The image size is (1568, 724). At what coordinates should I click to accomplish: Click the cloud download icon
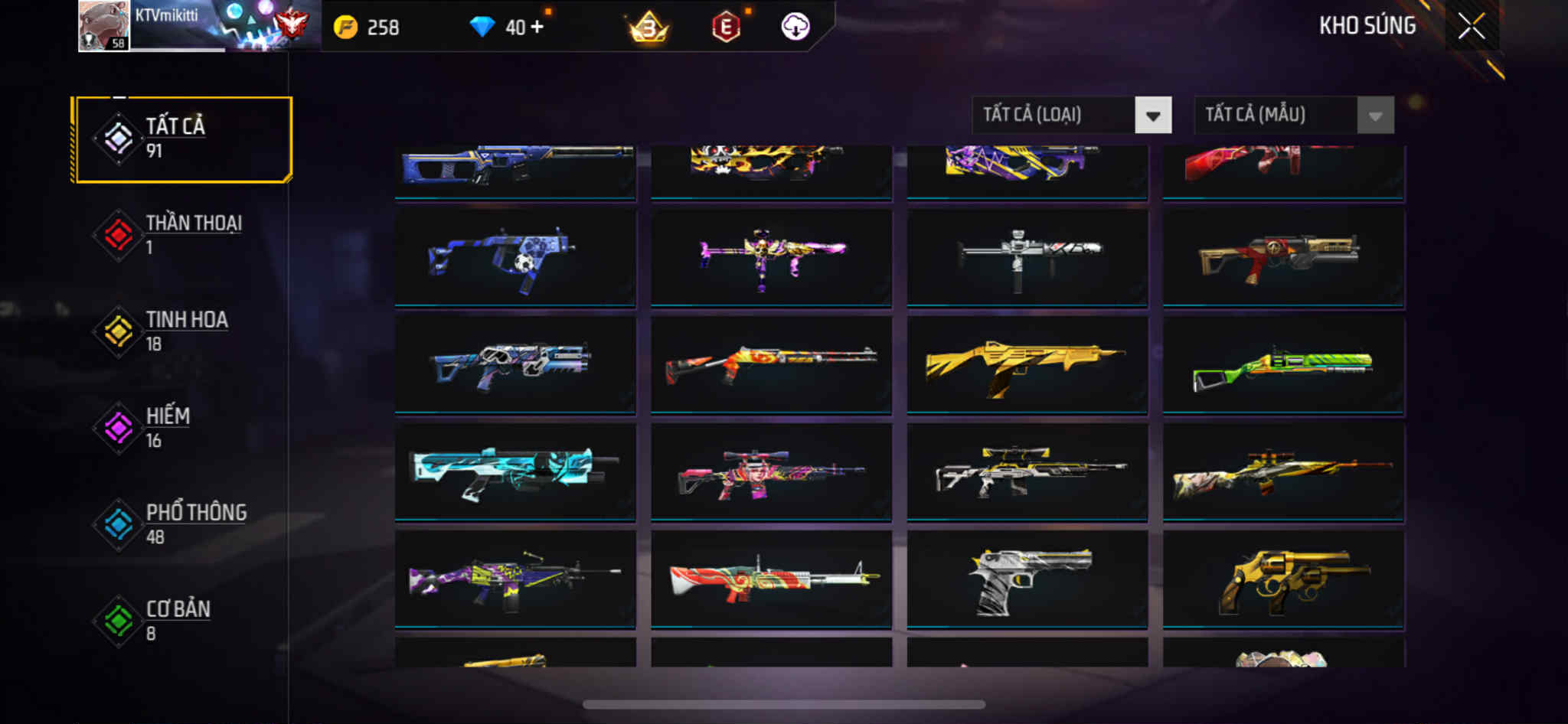pos(795,28)
